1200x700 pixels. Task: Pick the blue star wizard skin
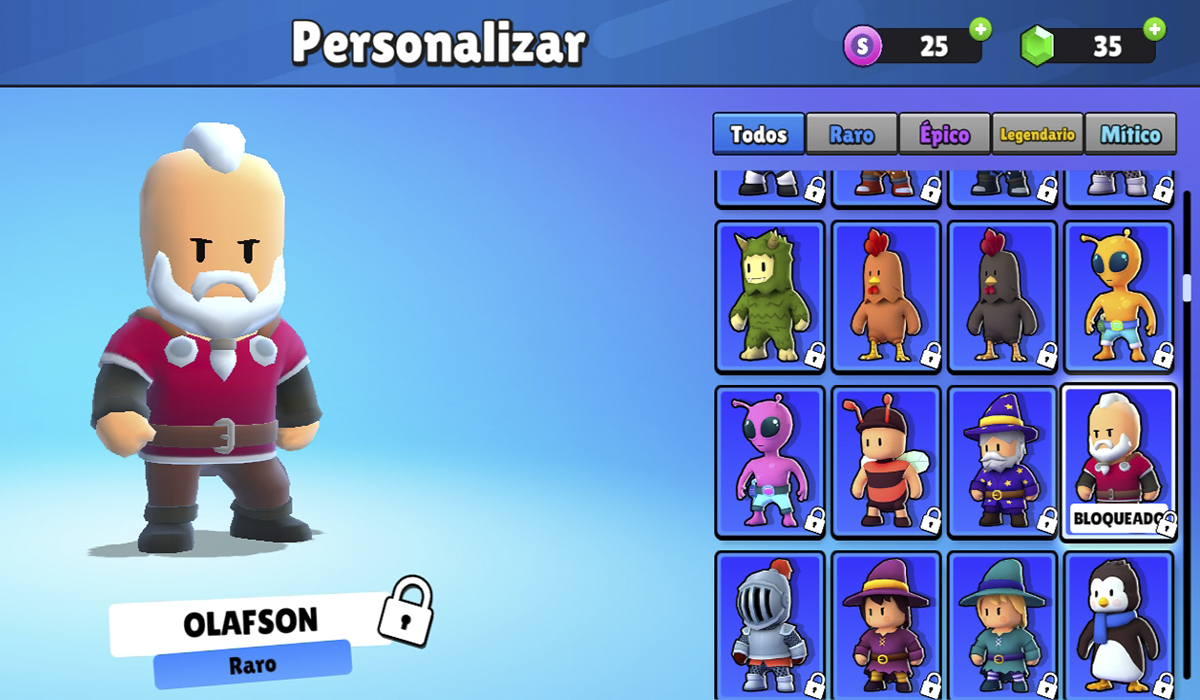1002,462
